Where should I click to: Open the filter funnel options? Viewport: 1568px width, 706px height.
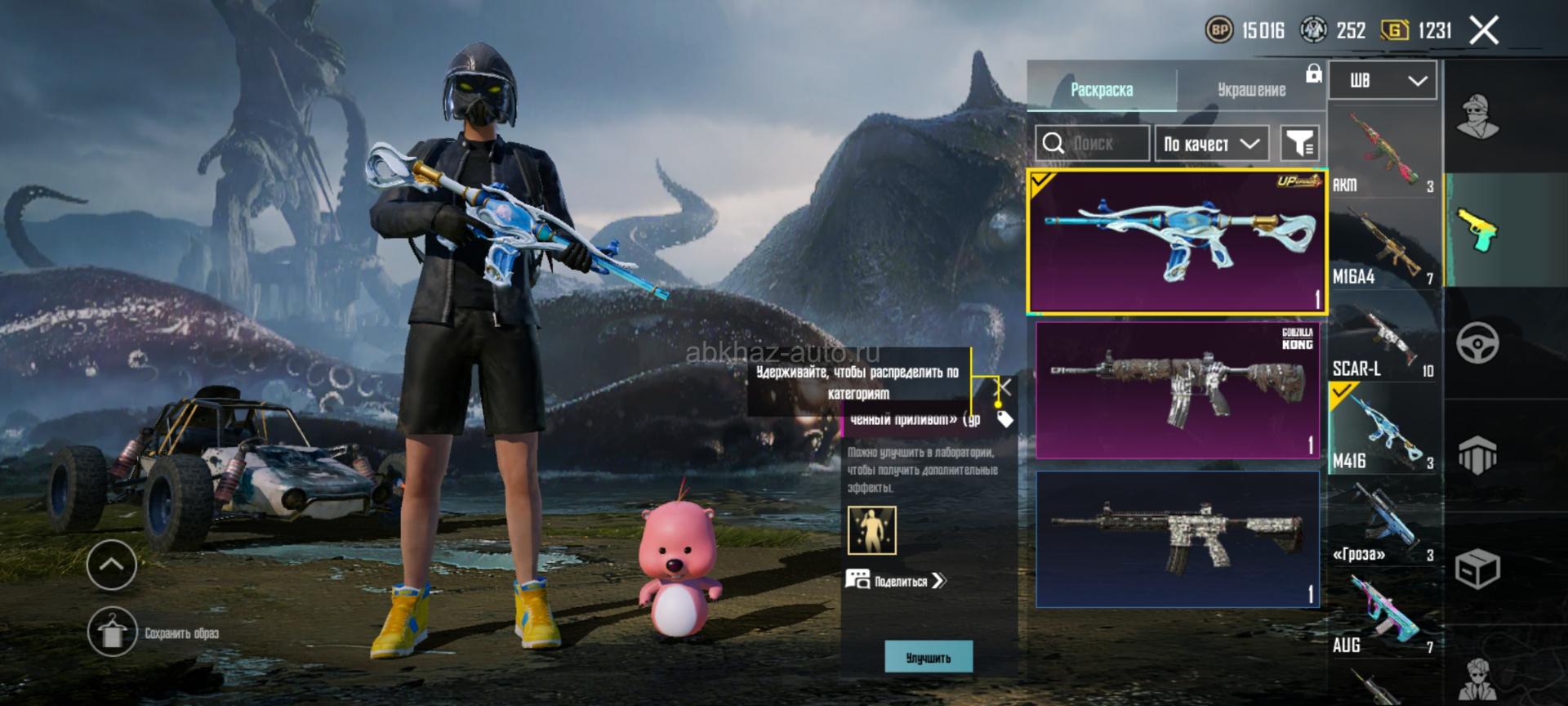tap(1298, 144)
